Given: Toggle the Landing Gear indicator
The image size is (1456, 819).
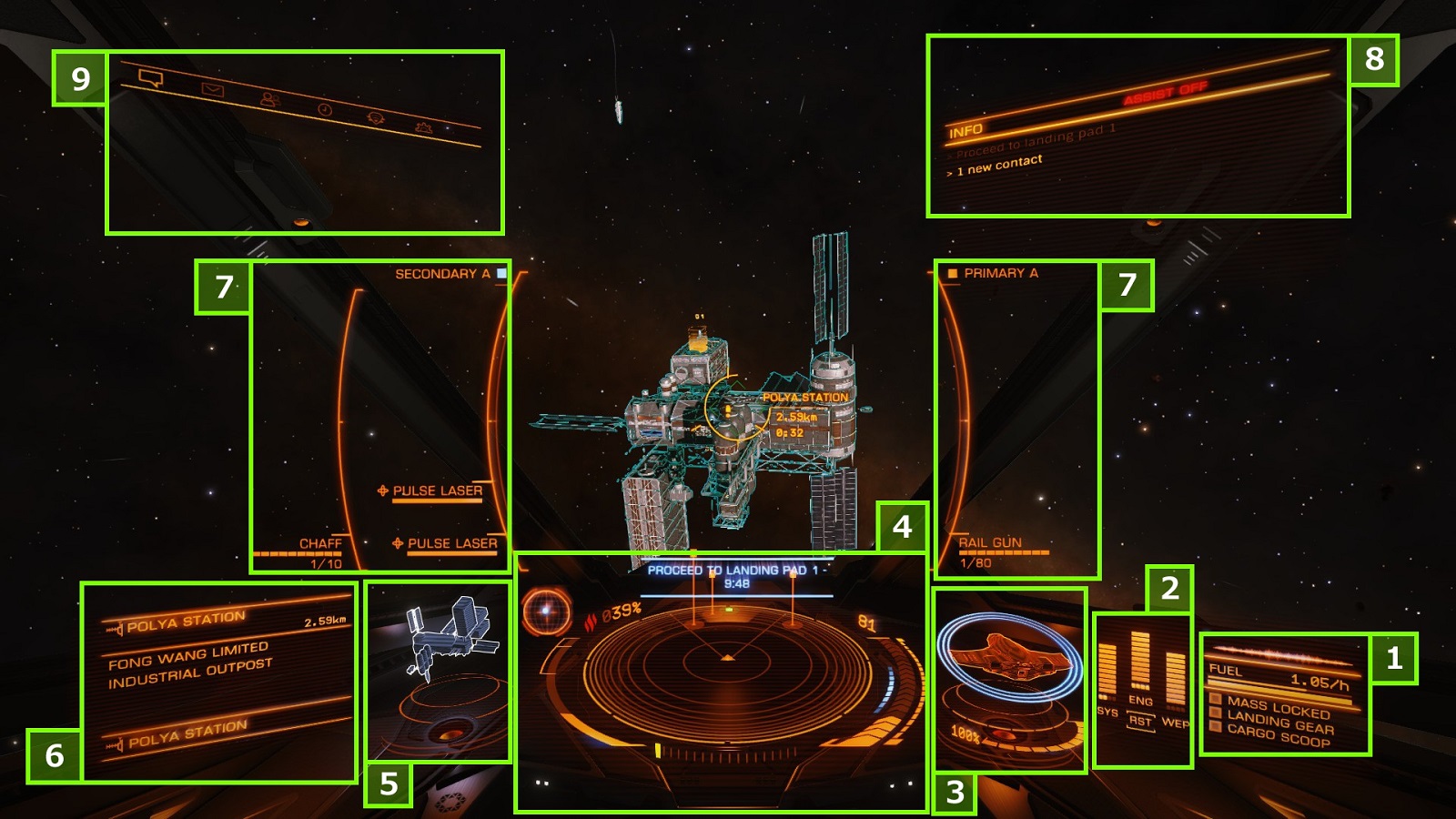Looking at the screenshot, I should tap(1279, 723).
